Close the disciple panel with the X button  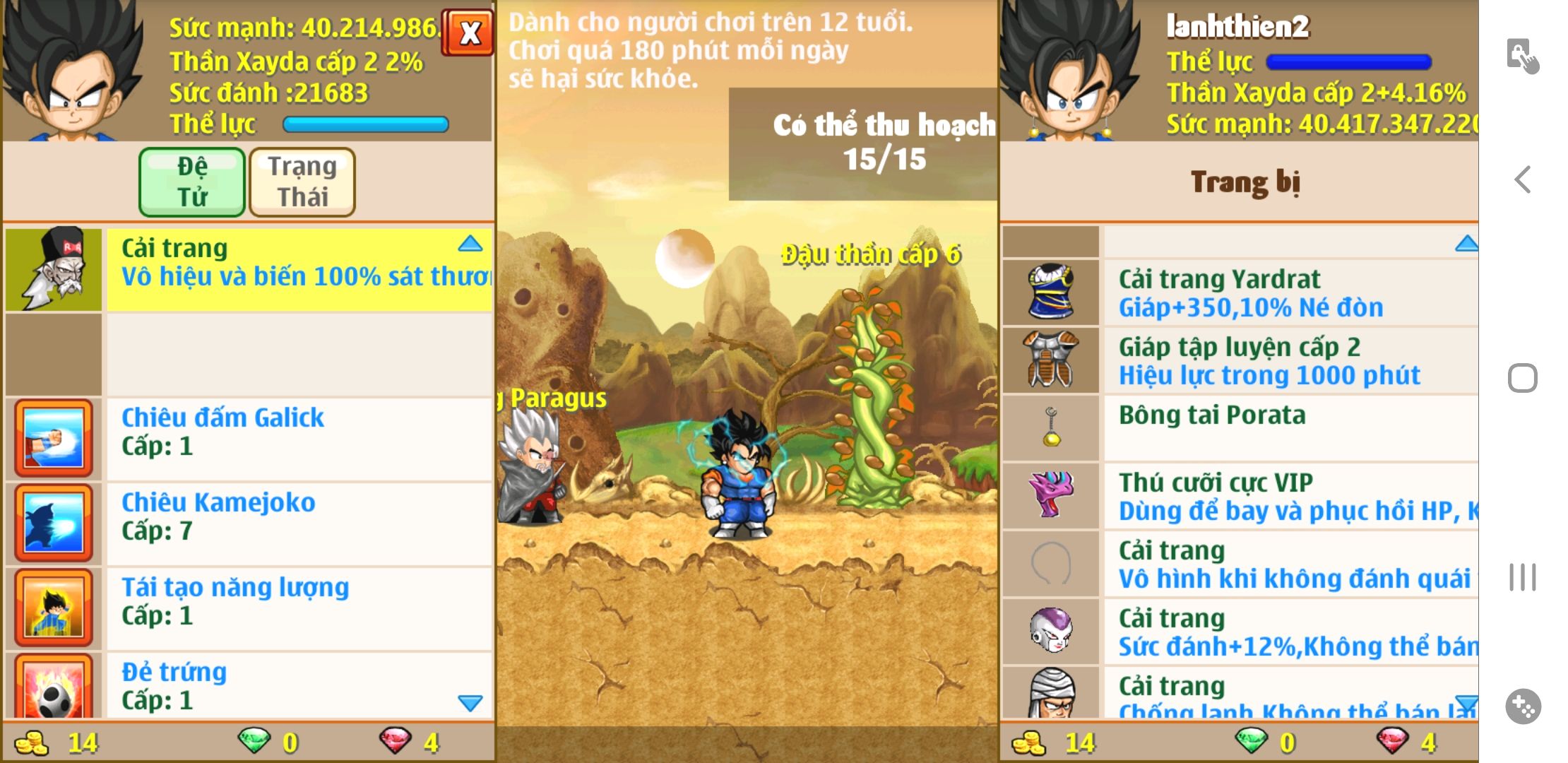pyautogui.click(x=469, y=32)
